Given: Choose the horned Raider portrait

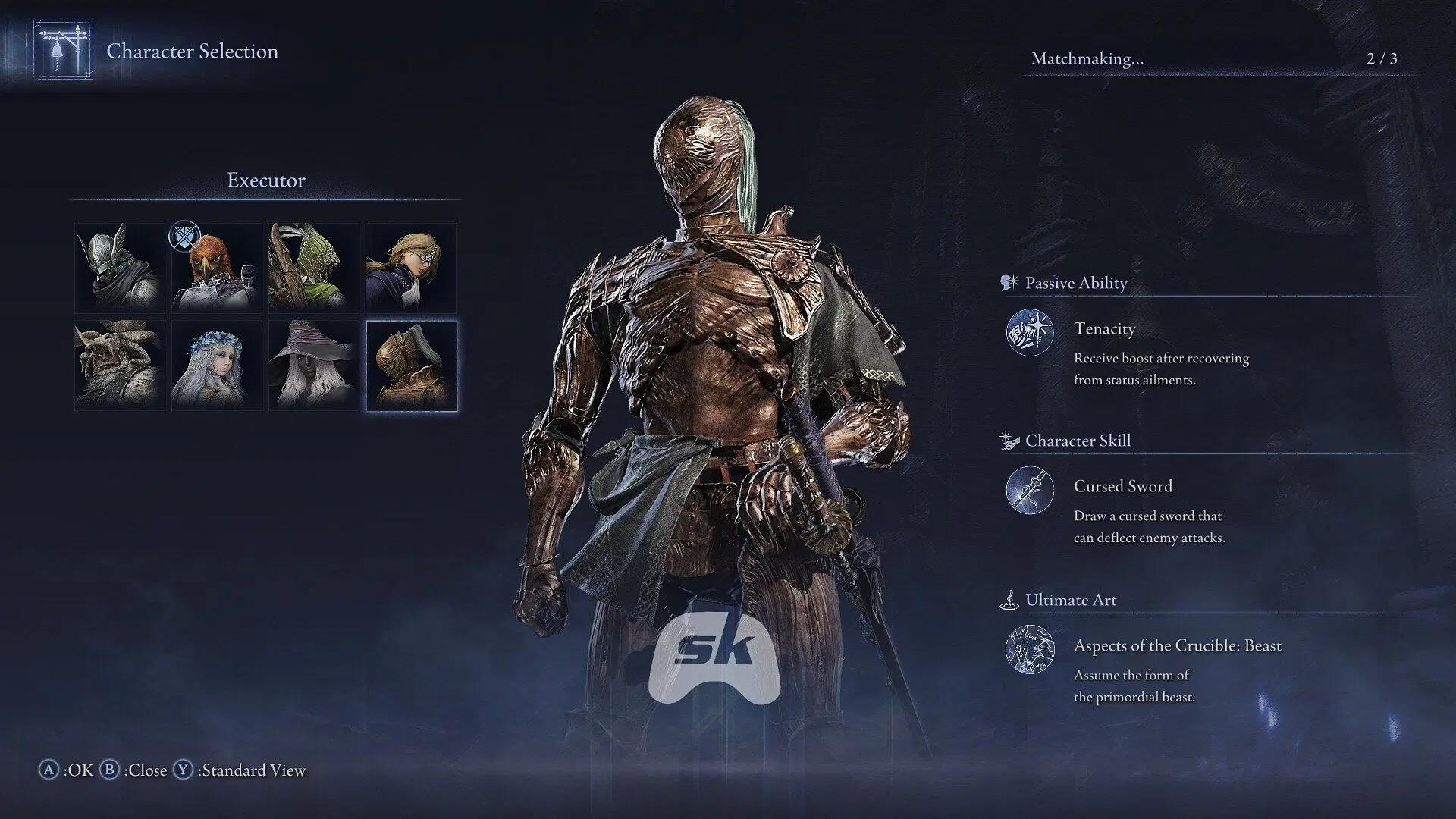Looking at the screenshot, I should tap(120, 365).
